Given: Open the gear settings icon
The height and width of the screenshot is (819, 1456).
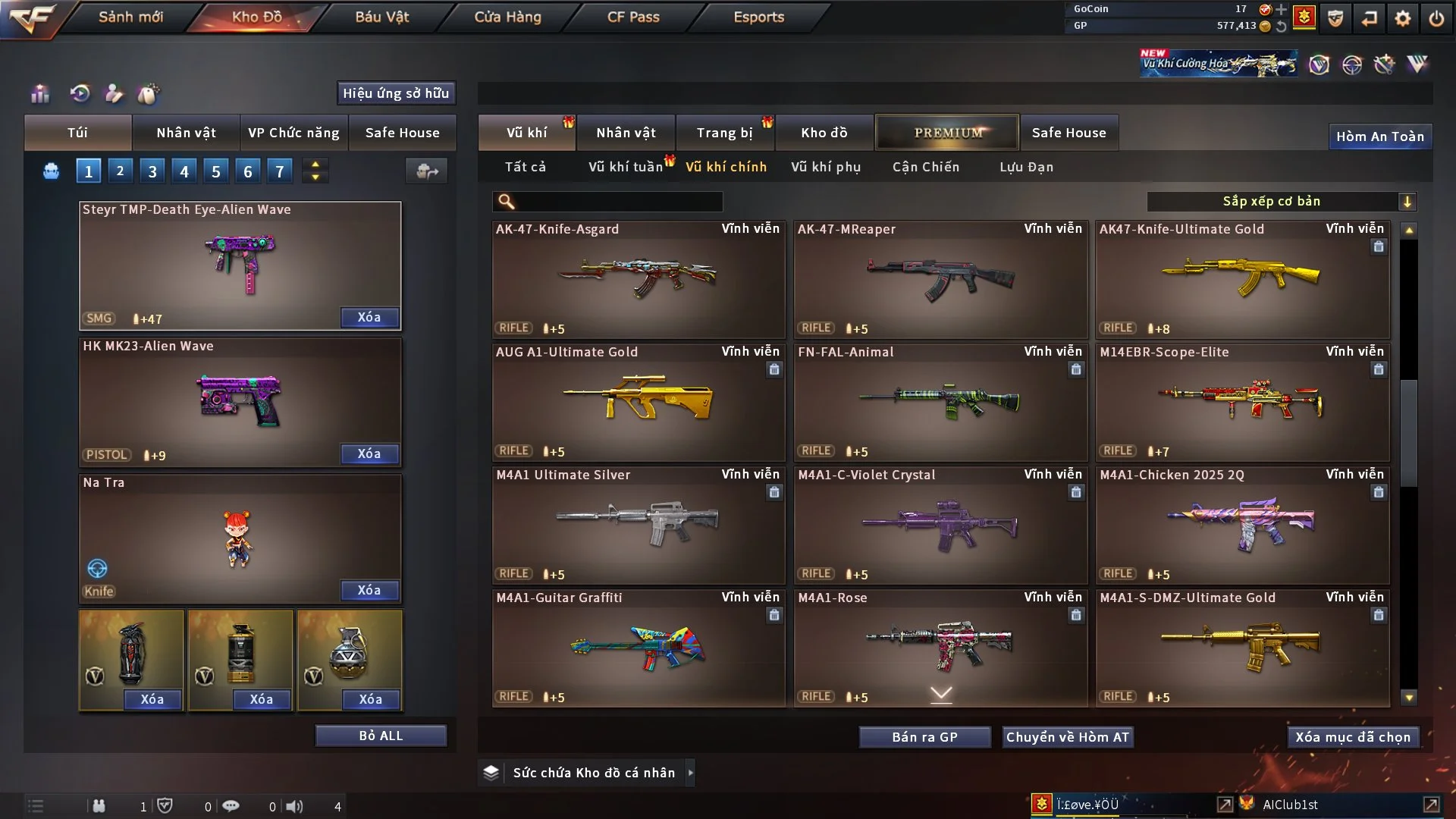Looking at the screenshot, I should click(x=1402, y=18).
